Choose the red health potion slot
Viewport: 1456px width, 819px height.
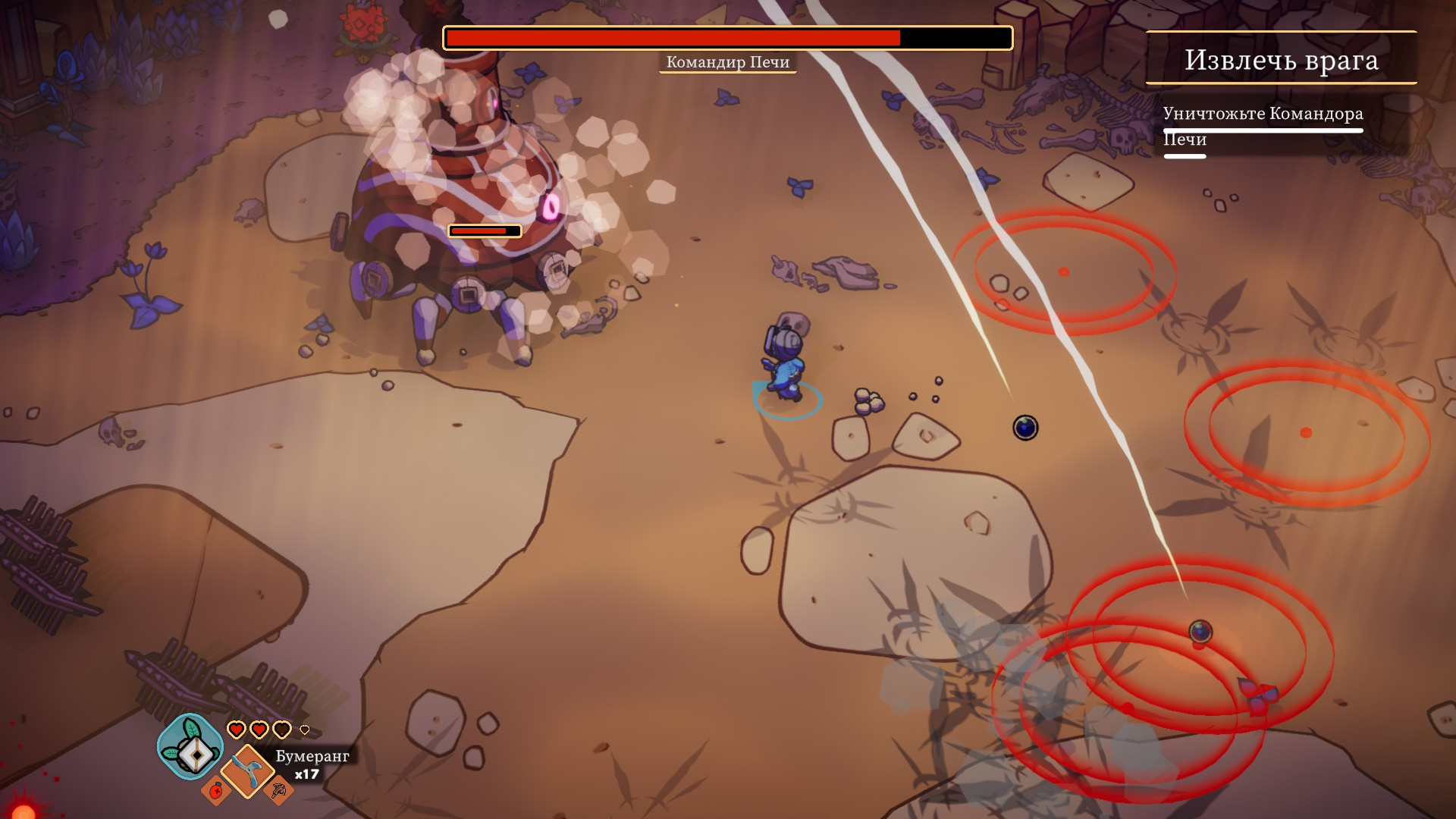pos(216,791)
